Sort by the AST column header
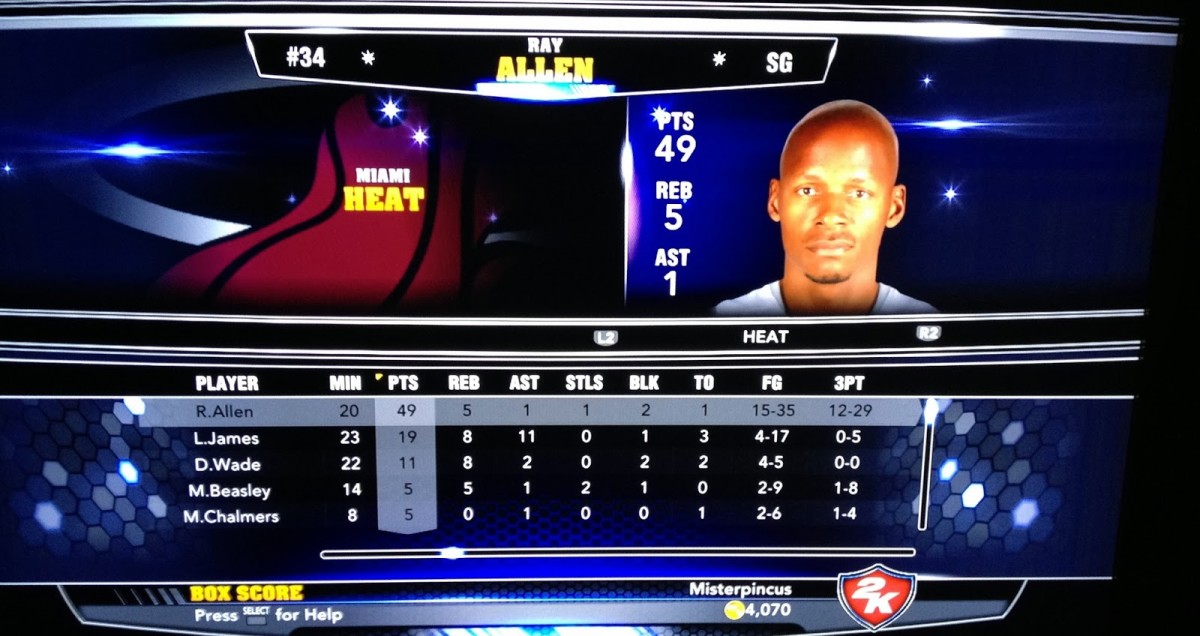 tap(523, 383)
